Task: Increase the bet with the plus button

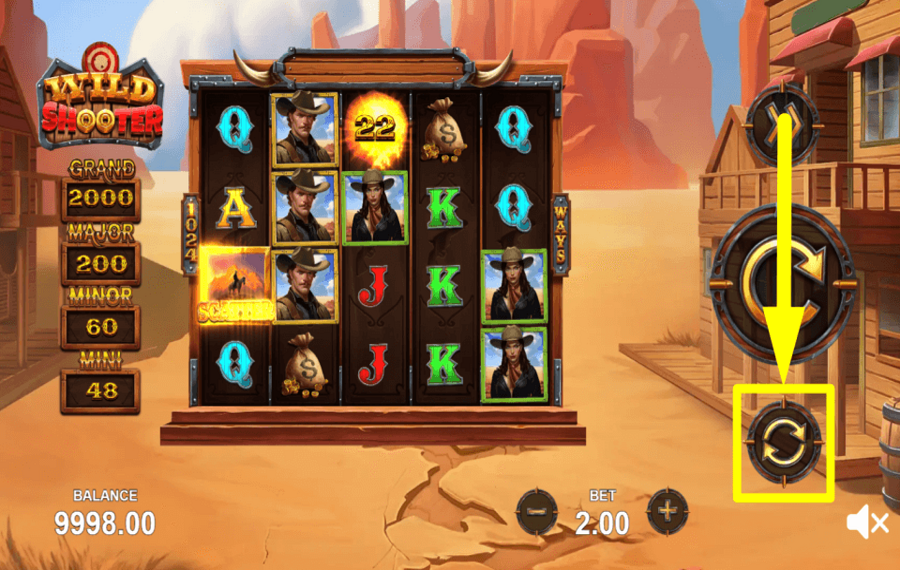Action: [666, 513]
